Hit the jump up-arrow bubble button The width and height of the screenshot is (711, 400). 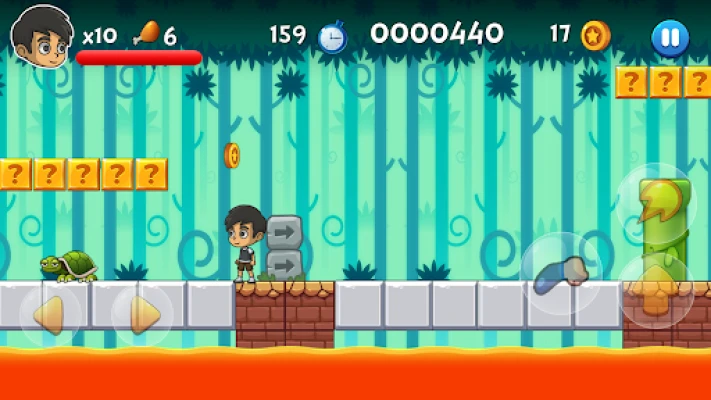(x=655, y=291)
